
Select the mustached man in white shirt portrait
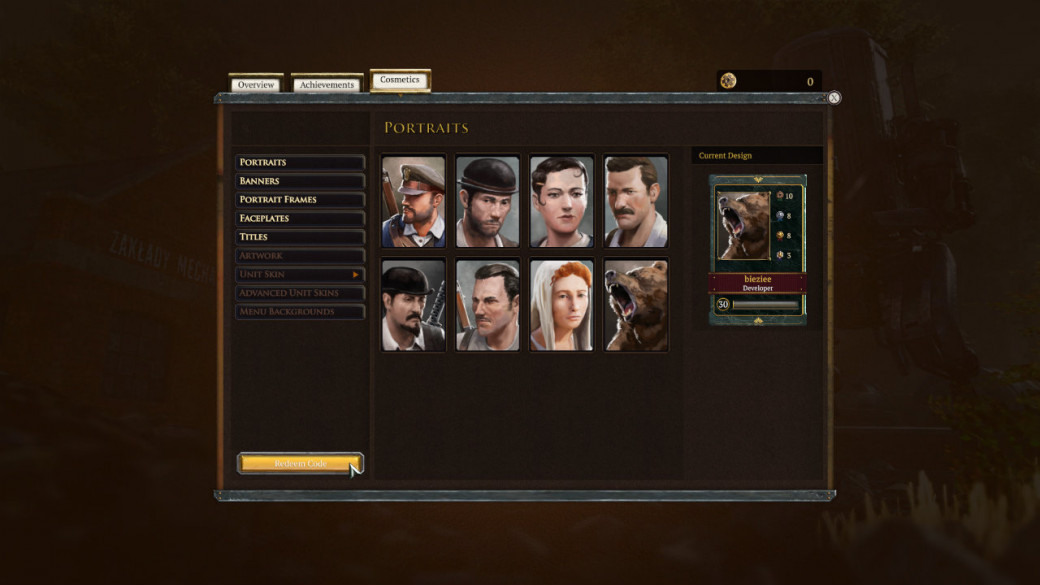point(636,202)
